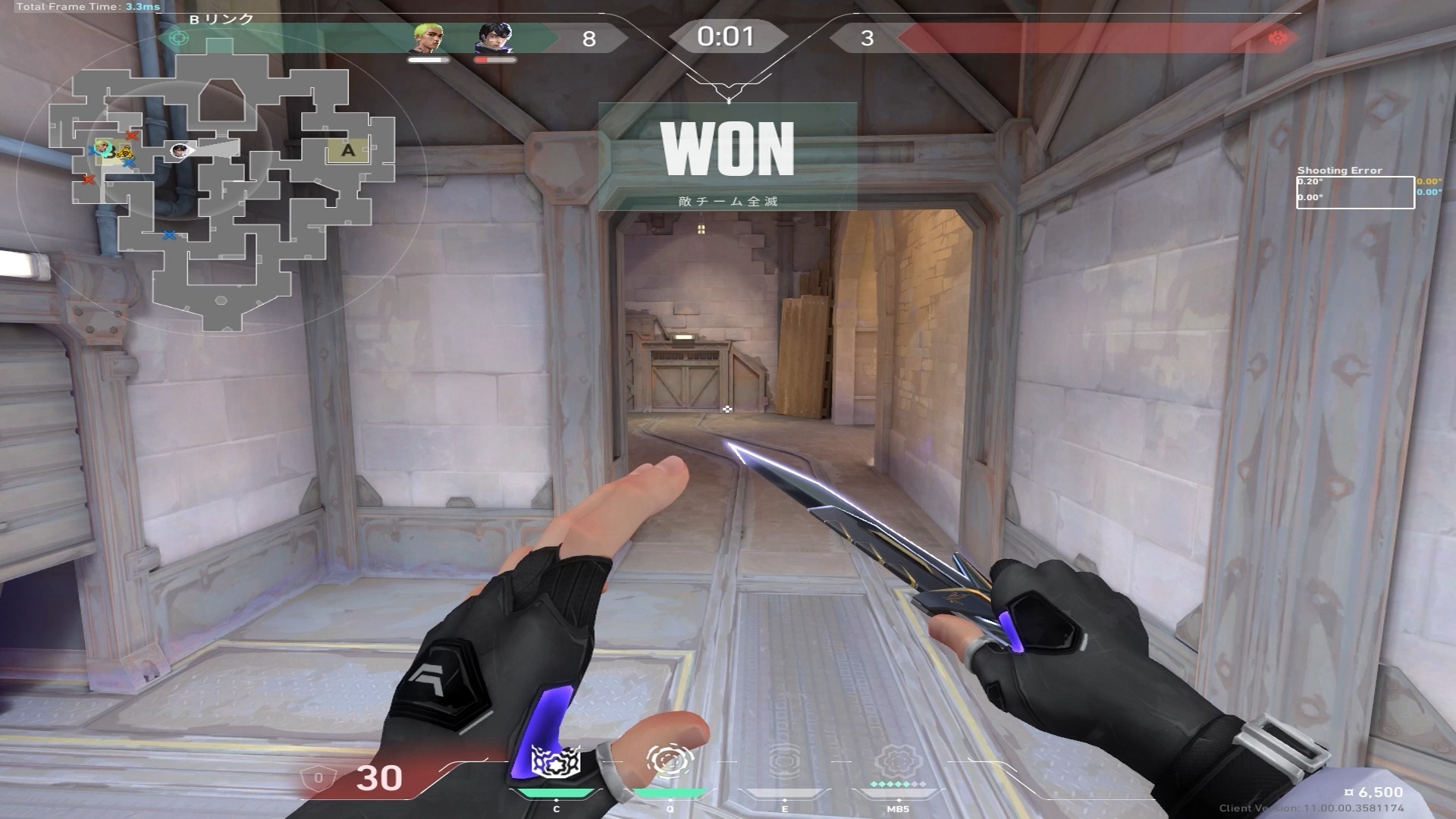1456x819 pixels.
Task: Select the dark-haired agent portrait in top bar
Action: click(x=494, y=39)
